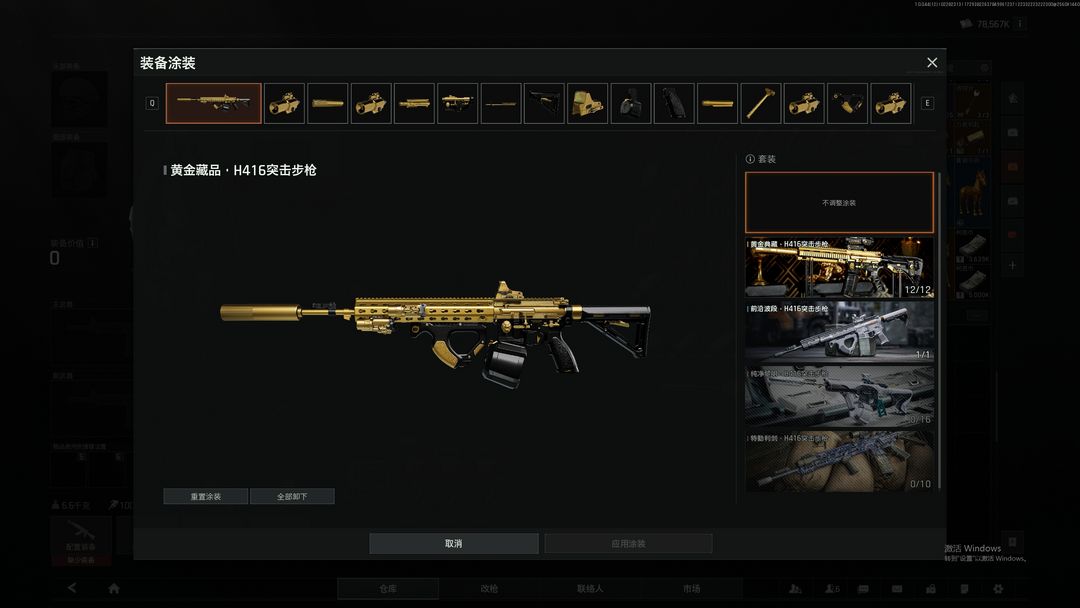
Task: Select the 纯净管制 H416 skin set
Action: coord(839,397)
